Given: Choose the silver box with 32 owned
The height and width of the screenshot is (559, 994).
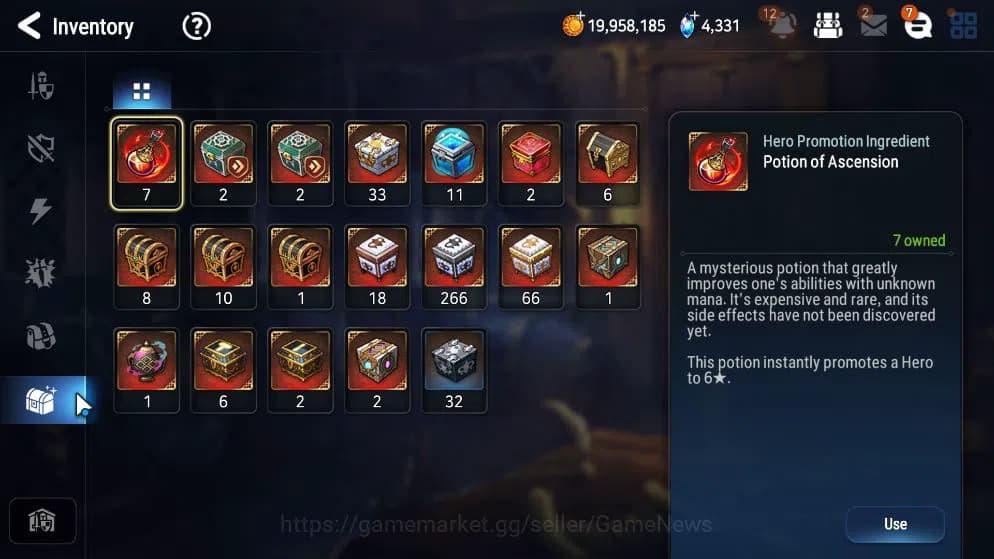Looking at the screenshot, I should [x=454, y=368].
